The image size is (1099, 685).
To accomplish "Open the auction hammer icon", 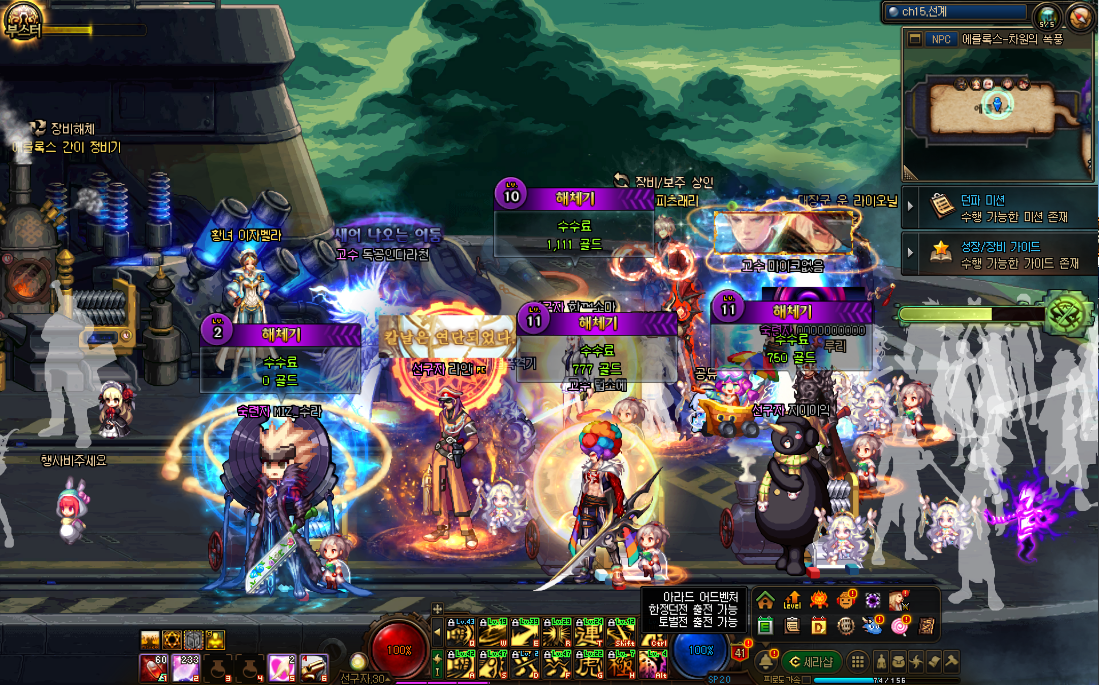I will coord(950,661).
